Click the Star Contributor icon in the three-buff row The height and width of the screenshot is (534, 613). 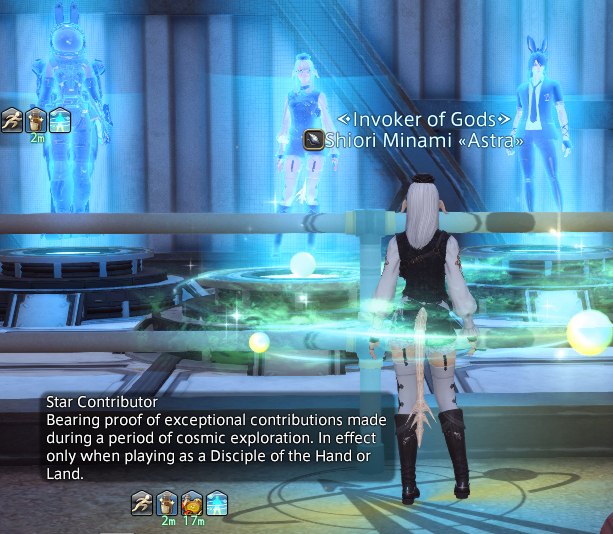(x=60, y=119)
